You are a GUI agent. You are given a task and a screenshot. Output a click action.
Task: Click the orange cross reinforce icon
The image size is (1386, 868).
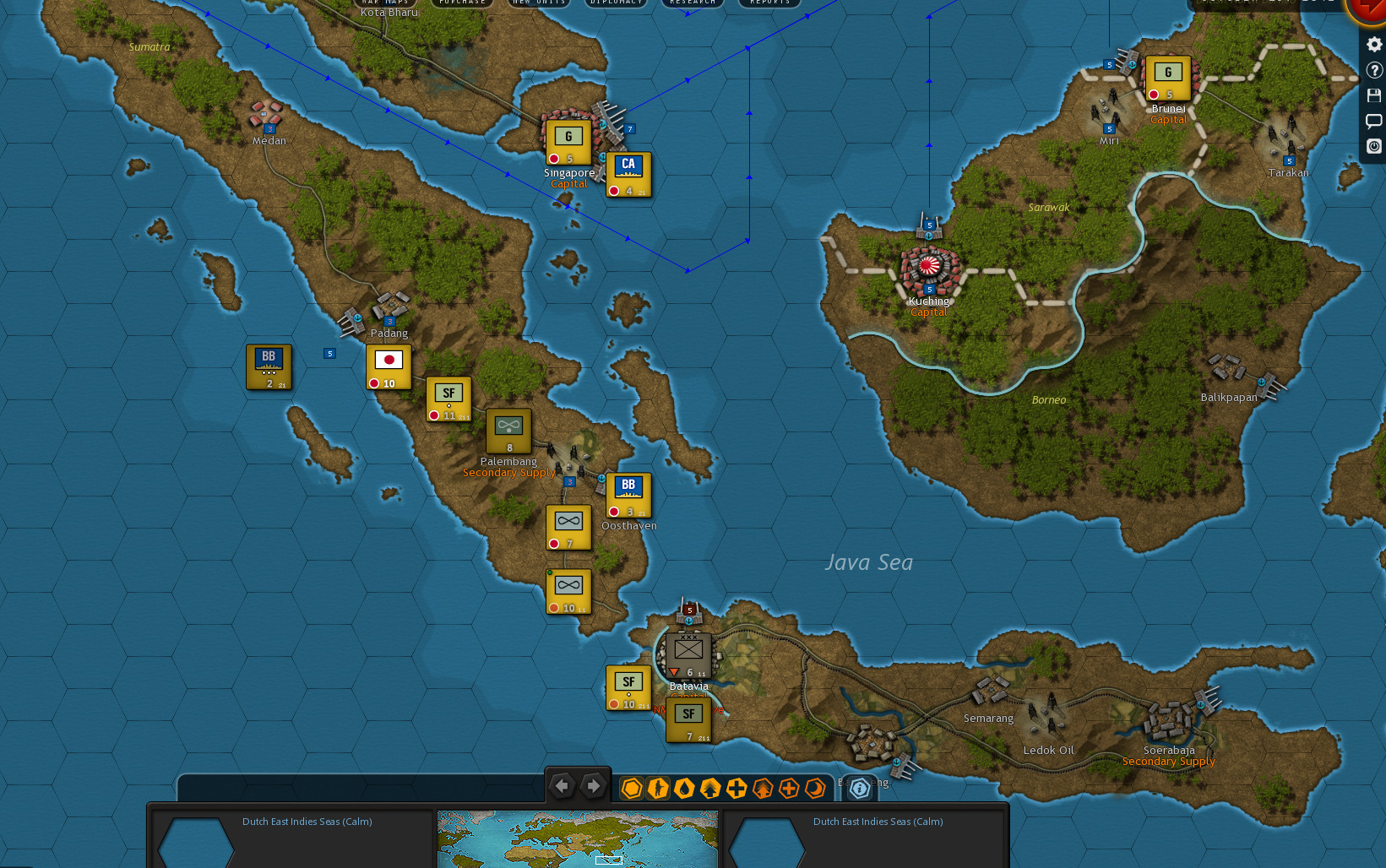click(x=788, y=789)
